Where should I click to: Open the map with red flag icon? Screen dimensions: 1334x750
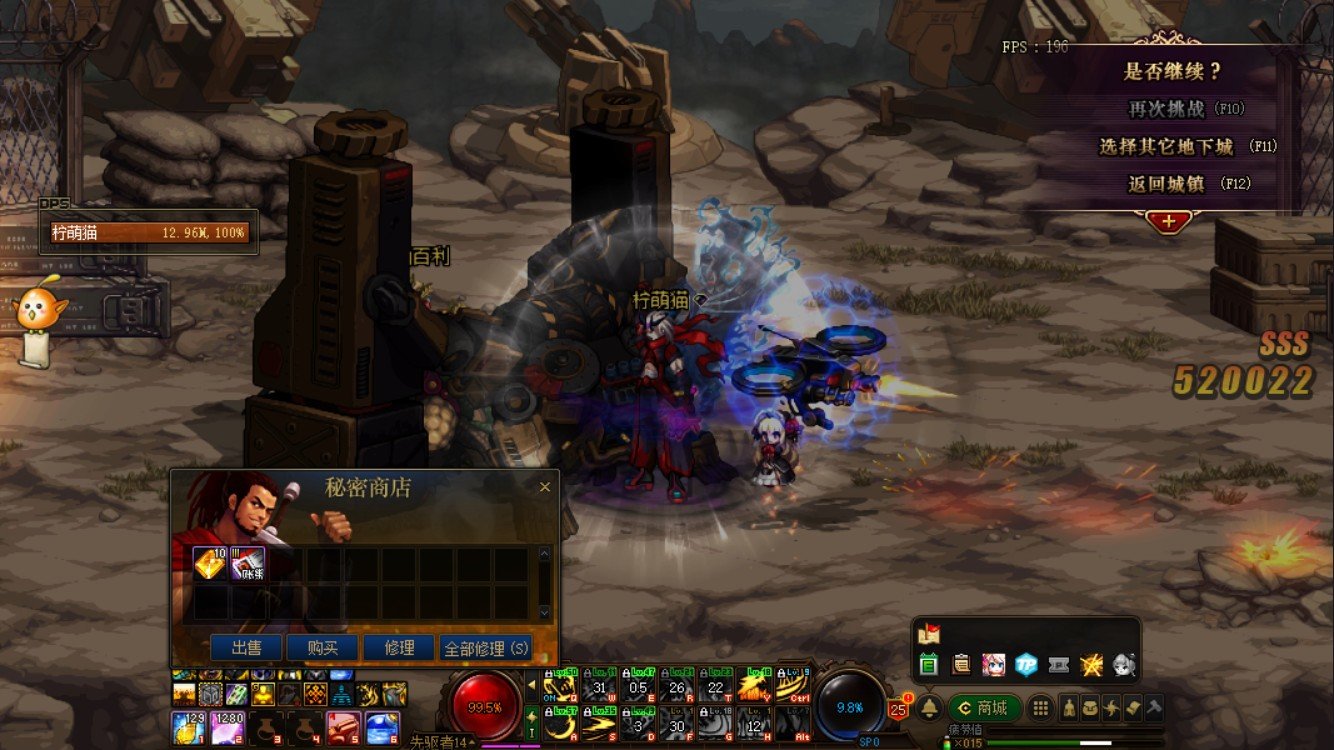pos(928,633)
